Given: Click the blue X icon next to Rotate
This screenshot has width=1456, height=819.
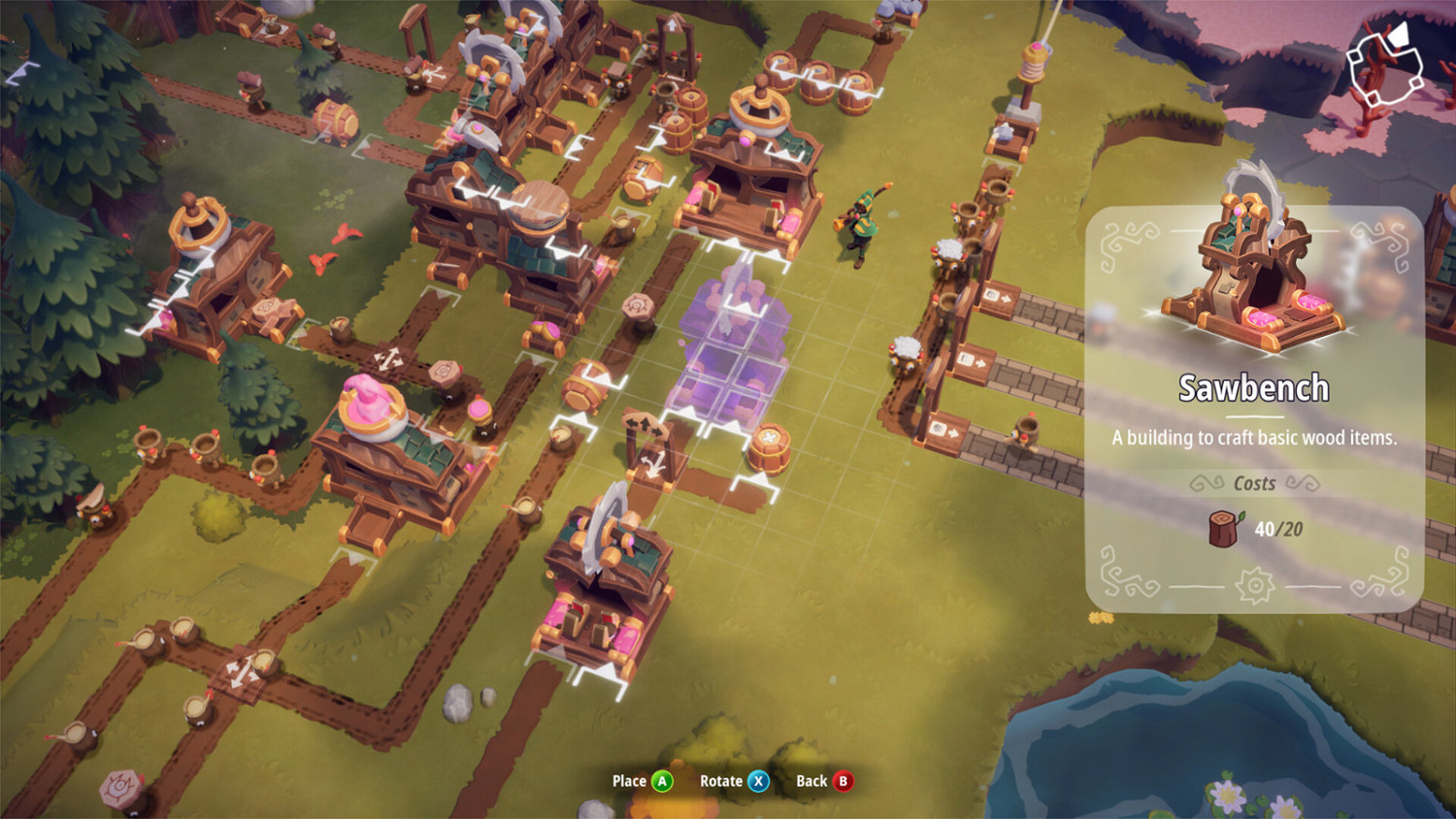Looking at the screenshot, I should tap(756, 780).
